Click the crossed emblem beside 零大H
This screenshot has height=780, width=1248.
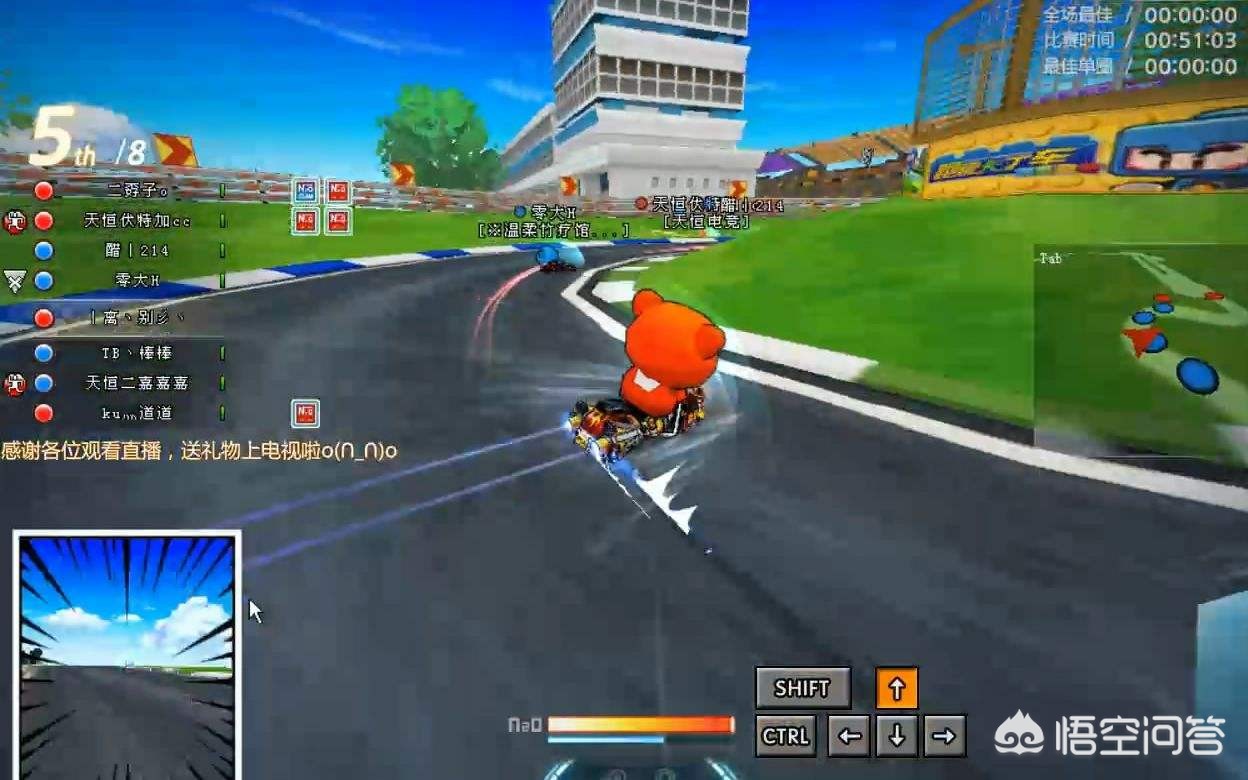click(14, 281)
